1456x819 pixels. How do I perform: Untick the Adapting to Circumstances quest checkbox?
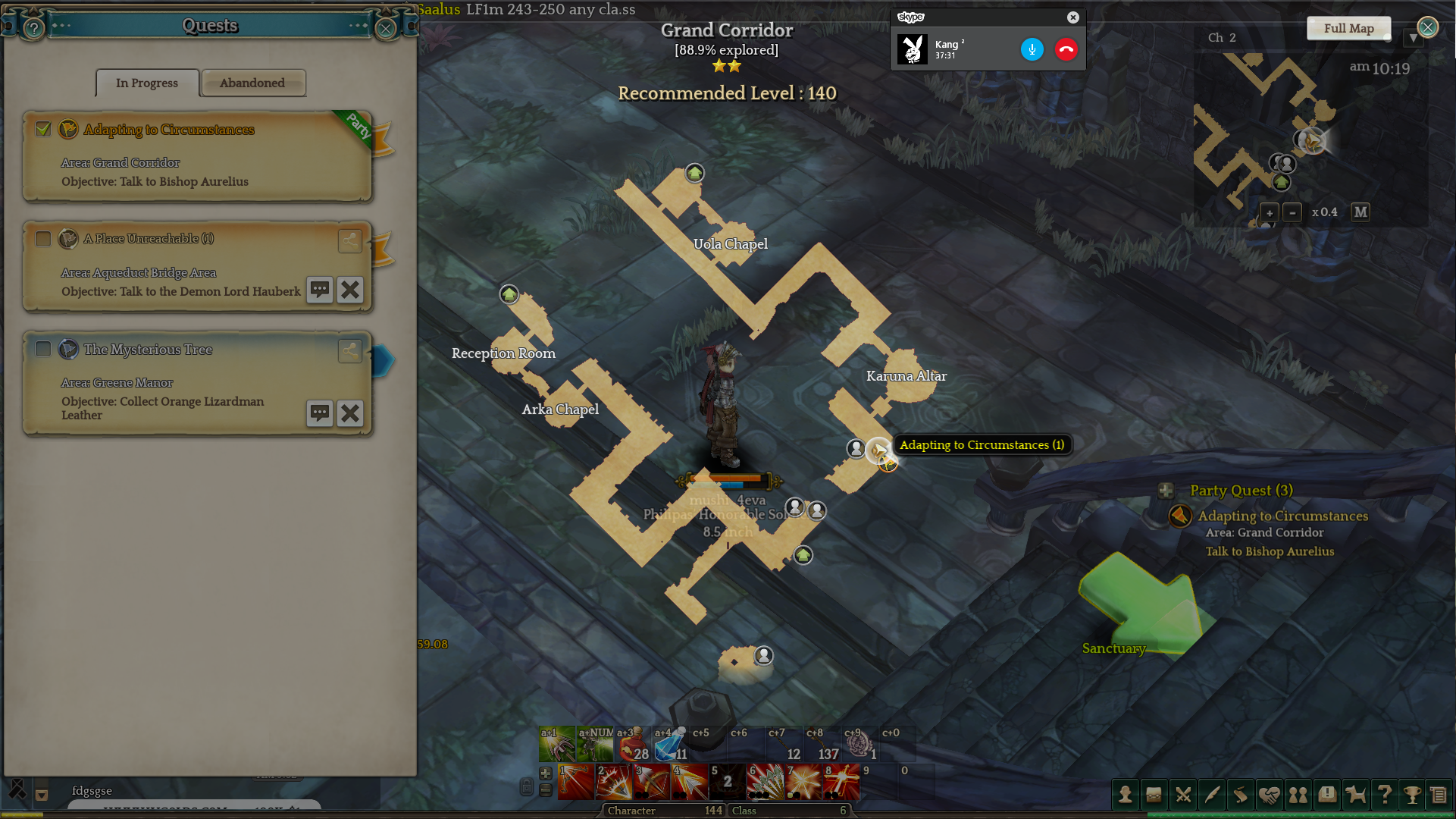pyautogui.click(x=43, y=129)
